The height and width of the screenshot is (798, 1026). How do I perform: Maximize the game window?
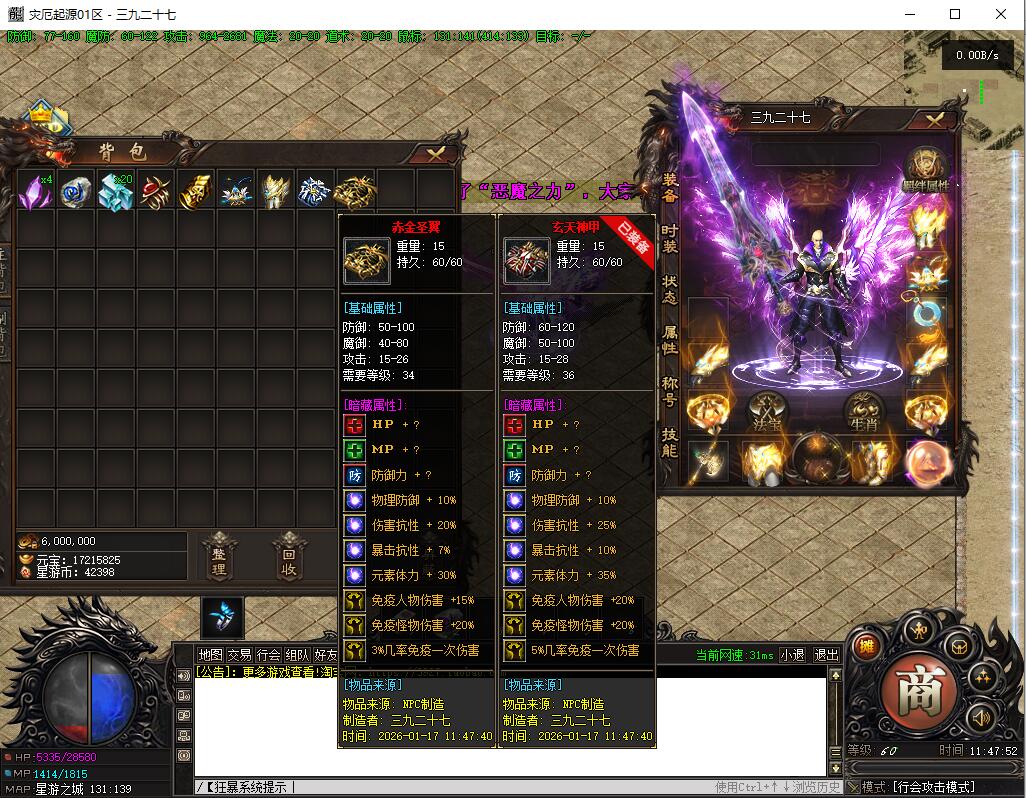(x=955, y=14)
